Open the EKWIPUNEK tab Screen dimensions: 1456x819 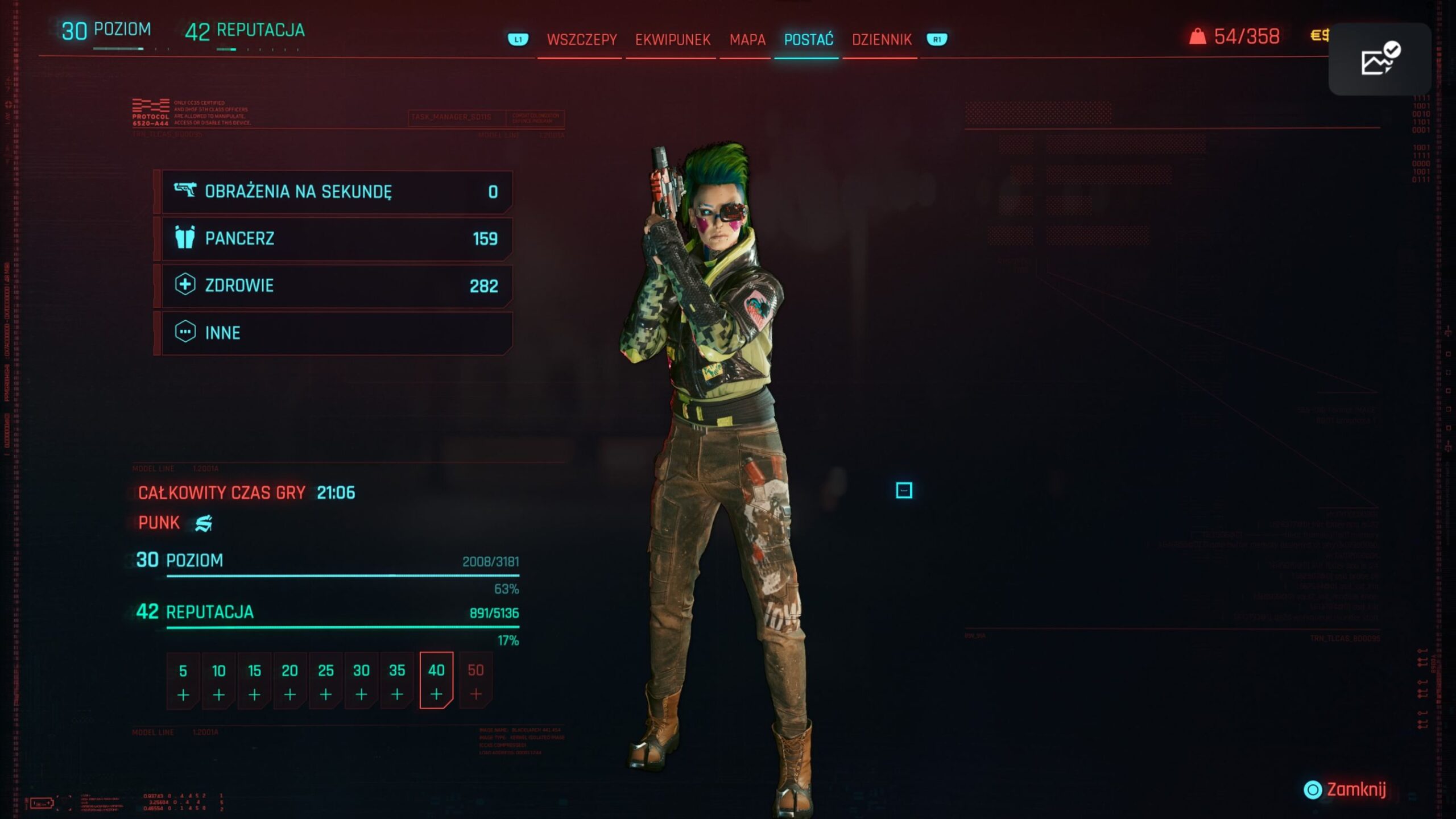click(672, 40)
